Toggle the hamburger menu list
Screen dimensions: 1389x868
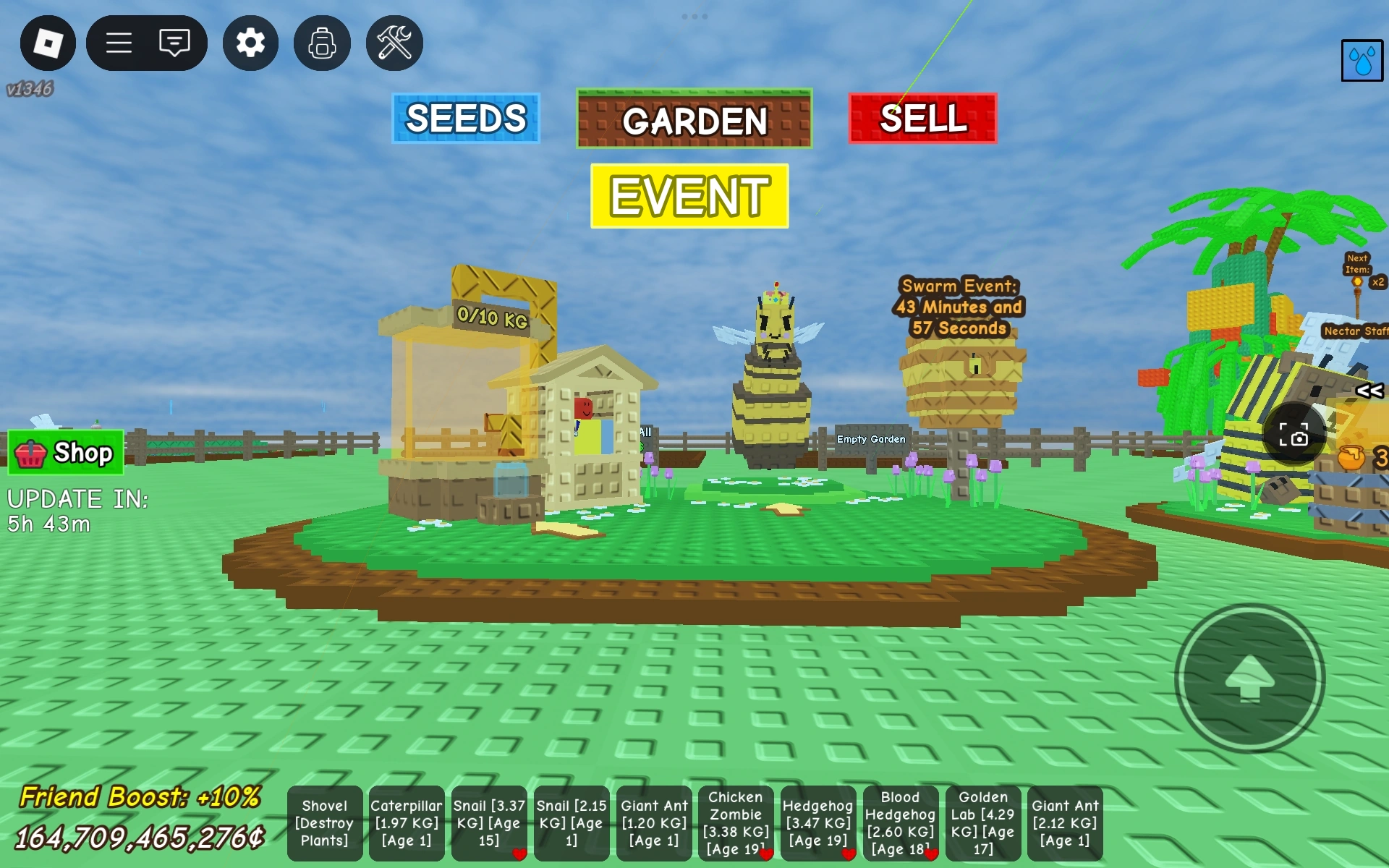pos(119,43)
